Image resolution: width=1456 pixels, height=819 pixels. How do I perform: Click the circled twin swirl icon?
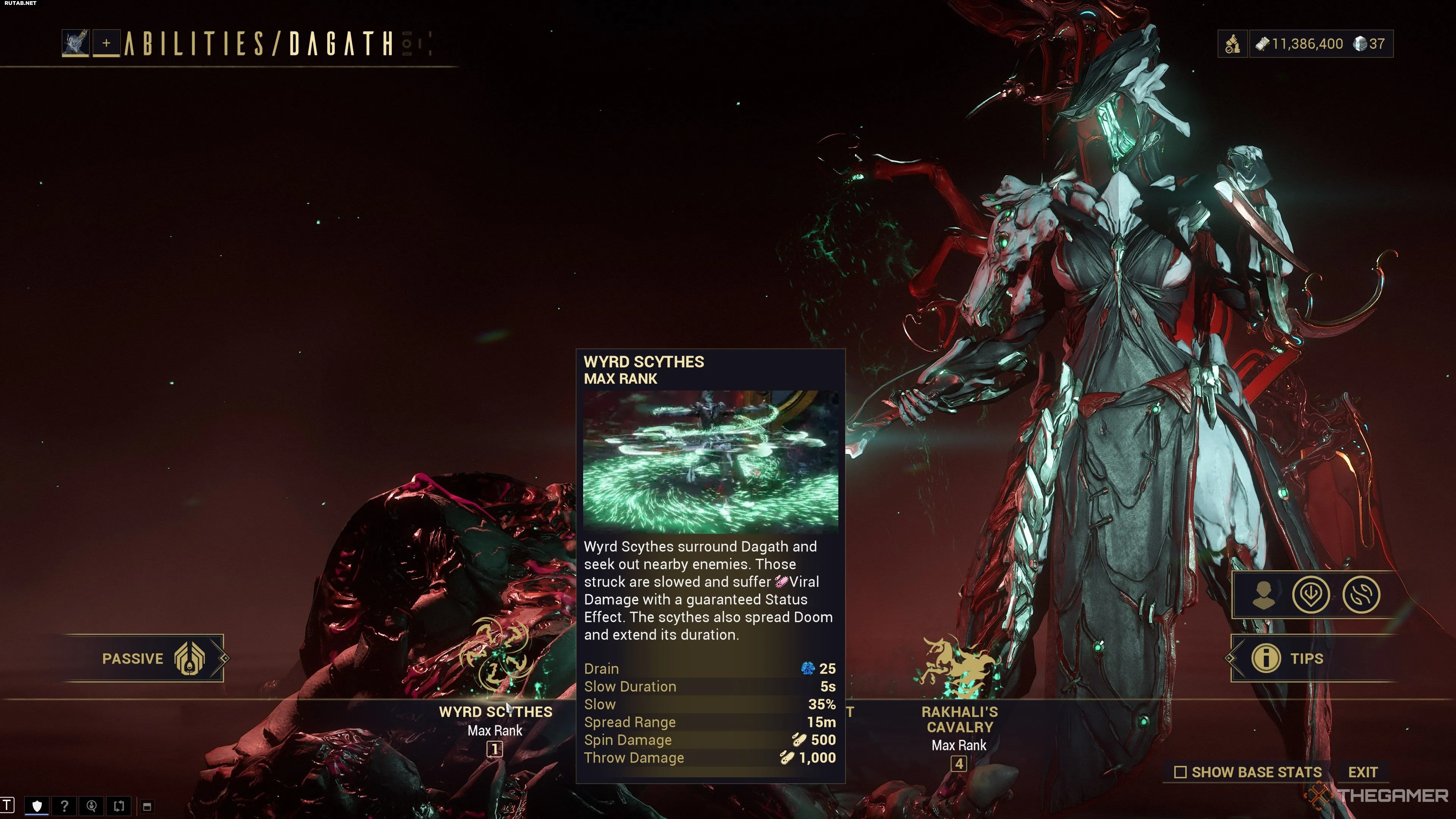[x=1361, y=595]
